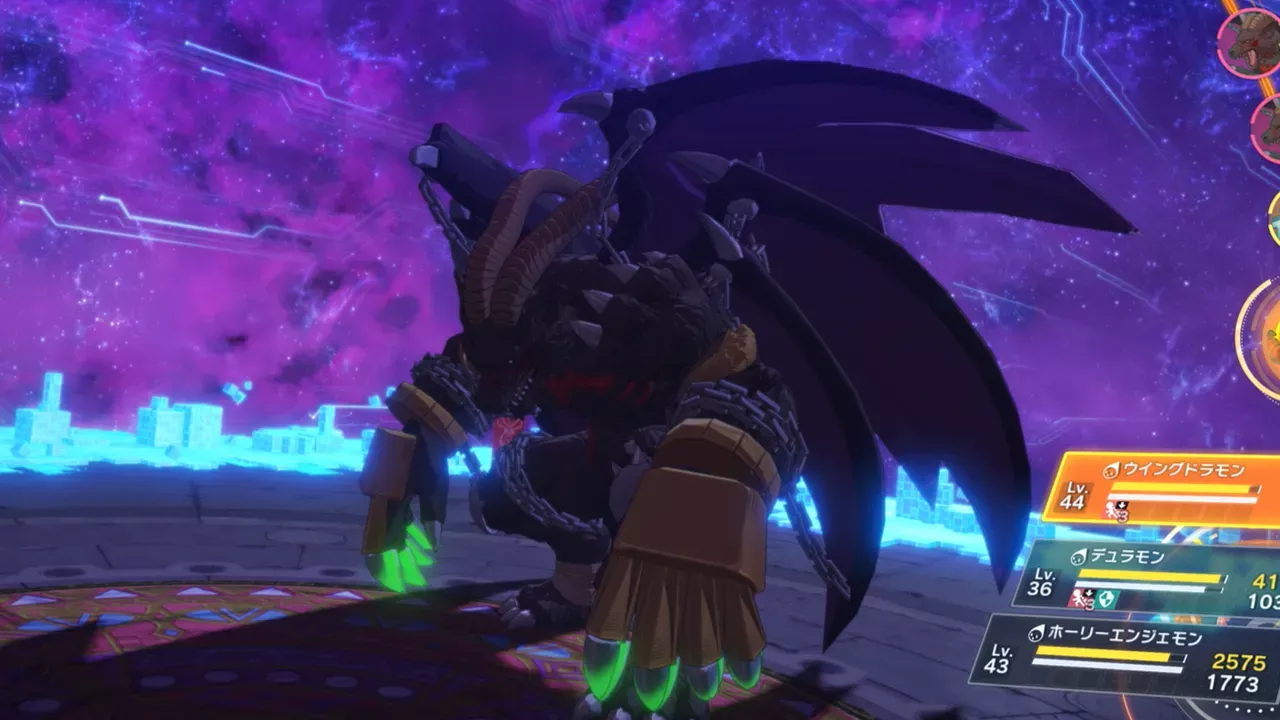
Task: Click the Lv. 44 level indicator
Action: click(x=1076, y=495)
